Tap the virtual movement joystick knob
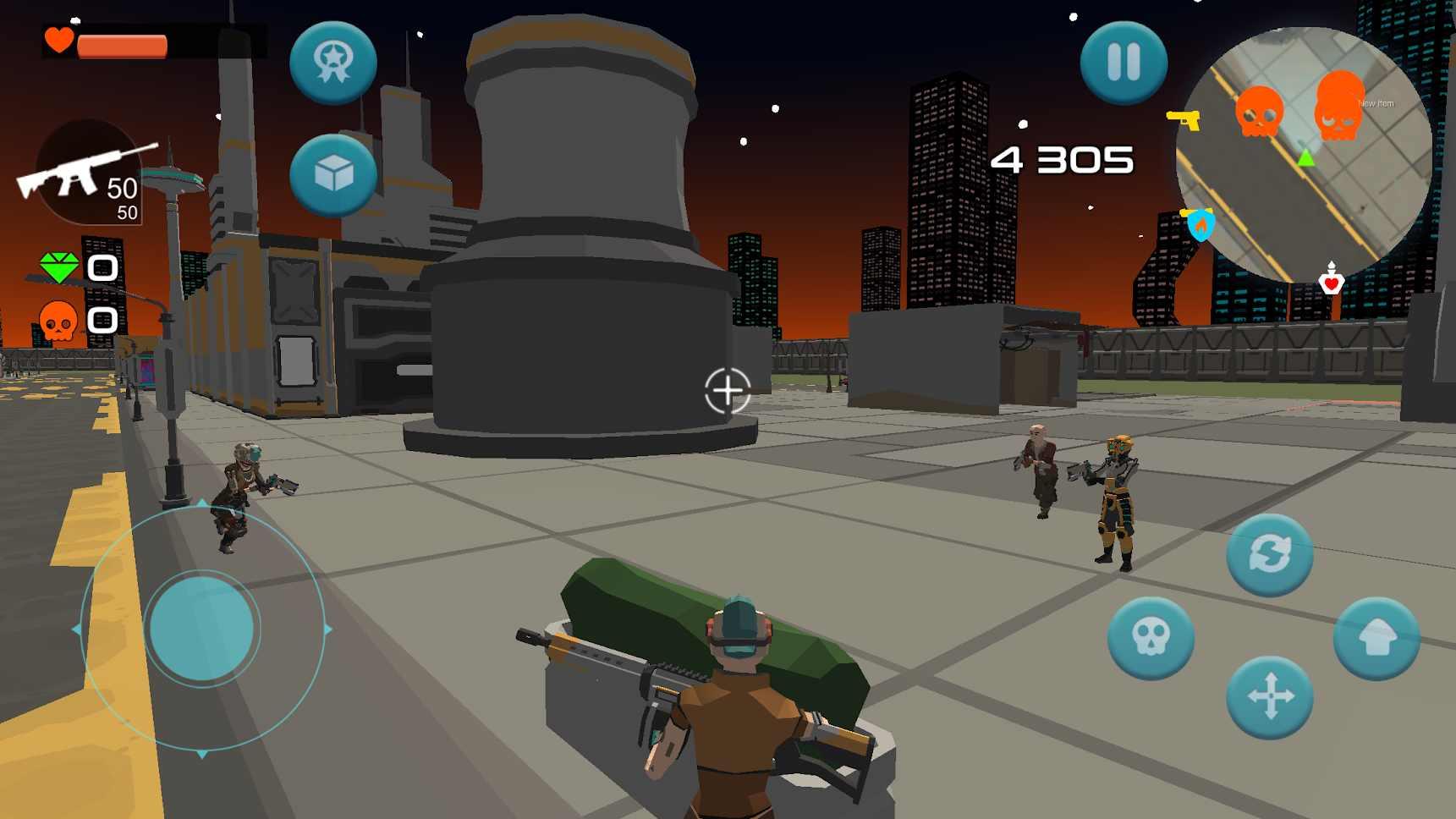 click(x=201, y=628)
